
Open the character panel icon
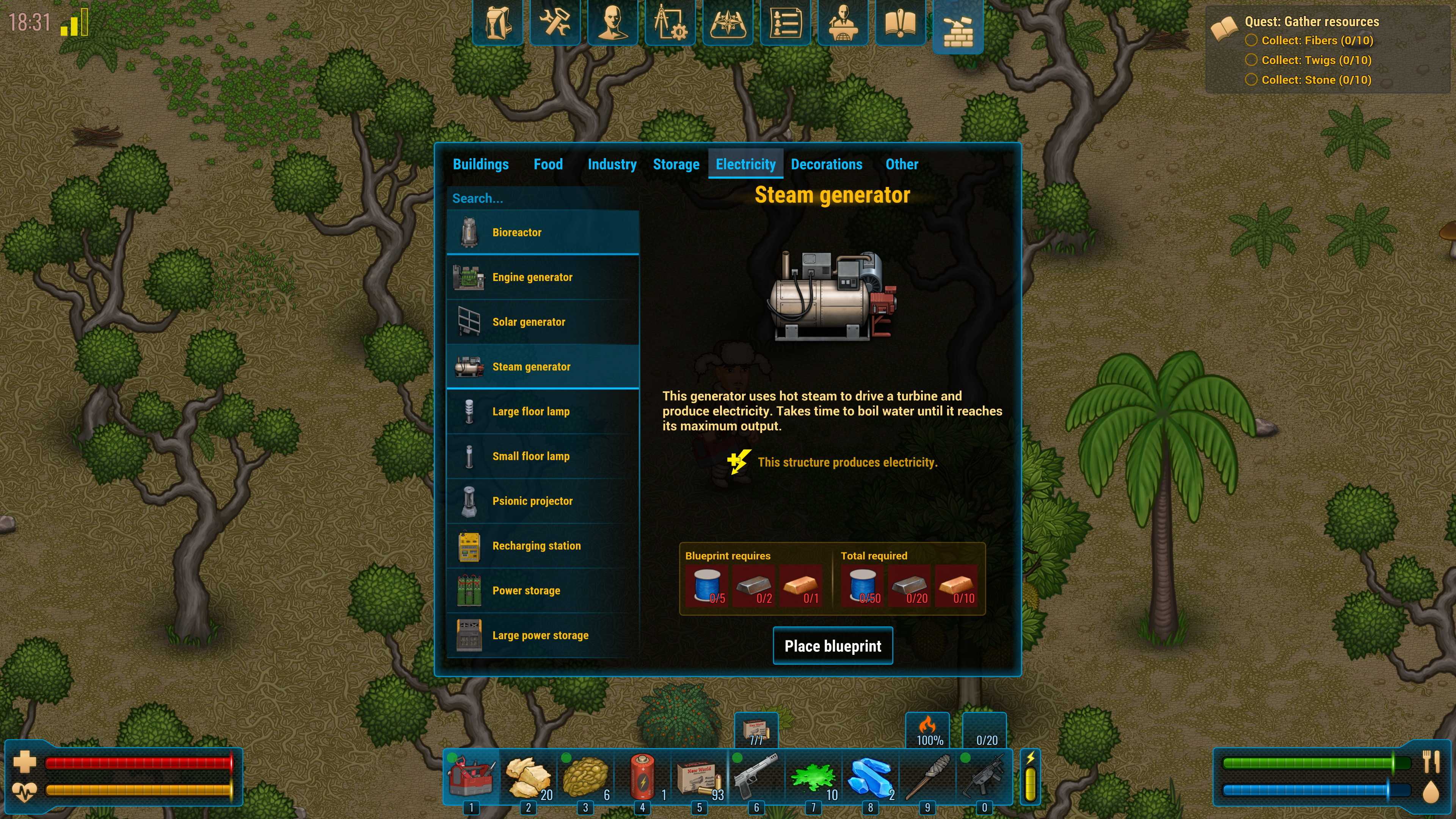click(613, 23)
